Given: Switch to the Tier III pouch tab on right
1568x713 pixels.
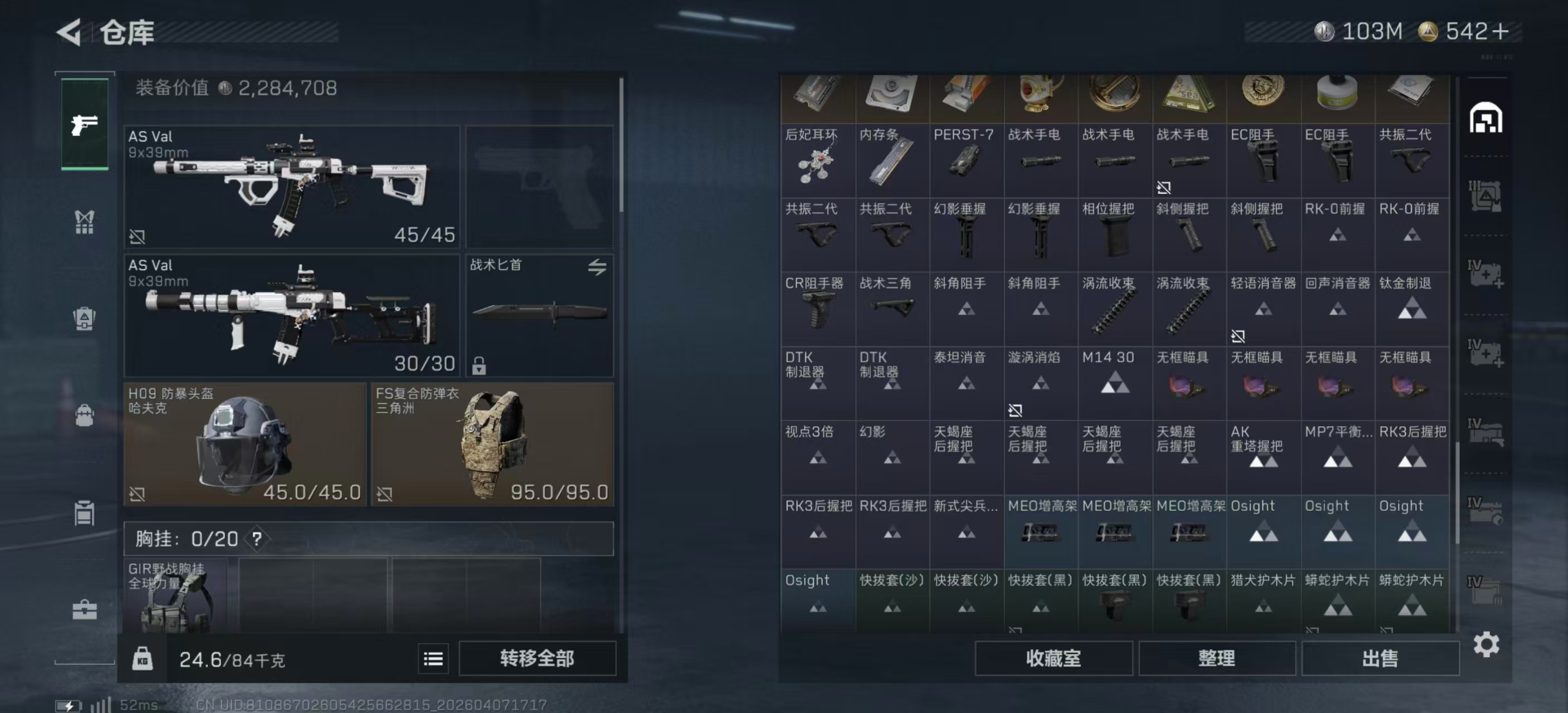Looking at the screenshot, I should [1485, 195].
